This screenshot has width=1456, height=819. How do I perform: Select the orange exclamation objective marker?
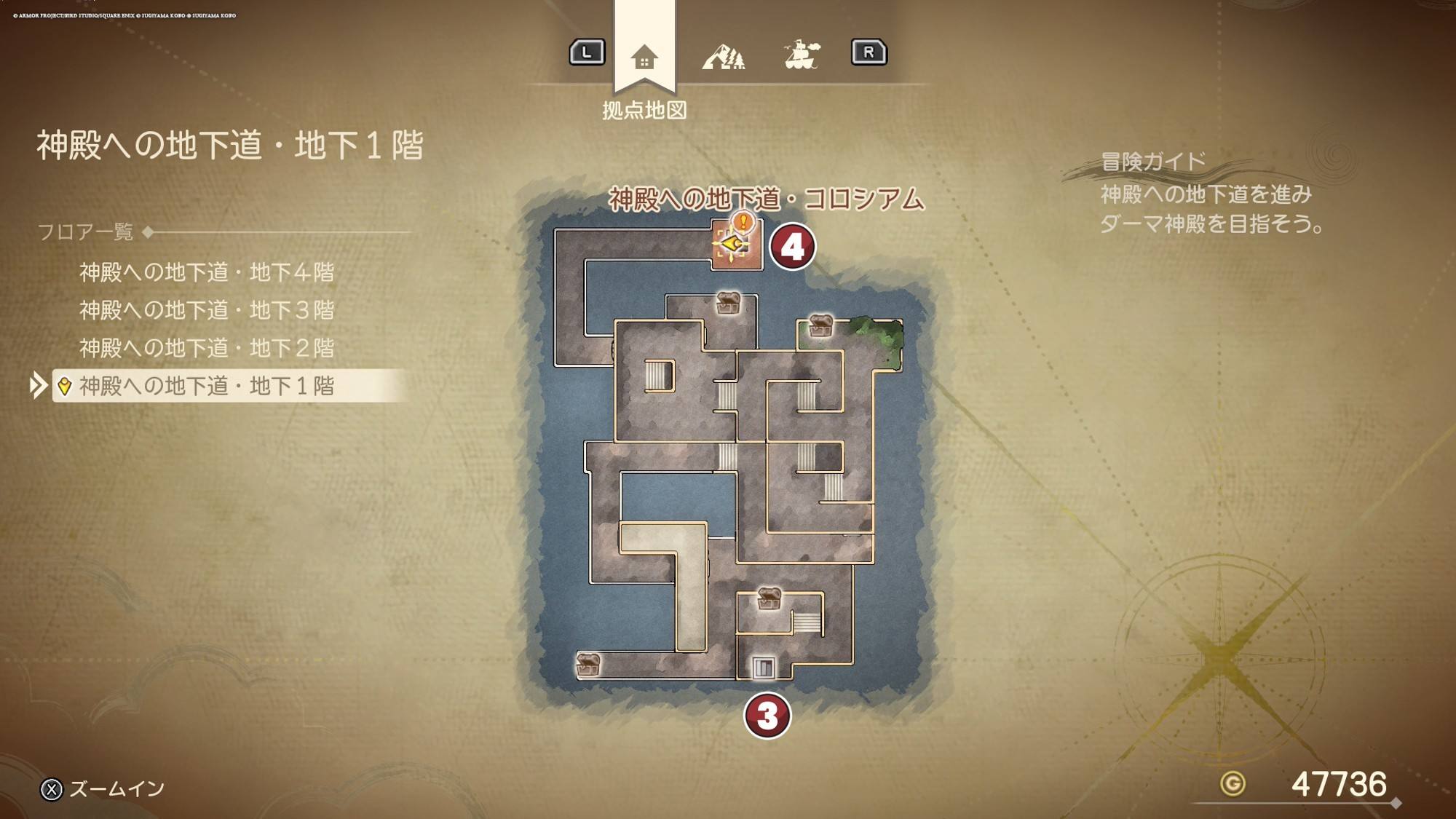(x=743, y=221)
